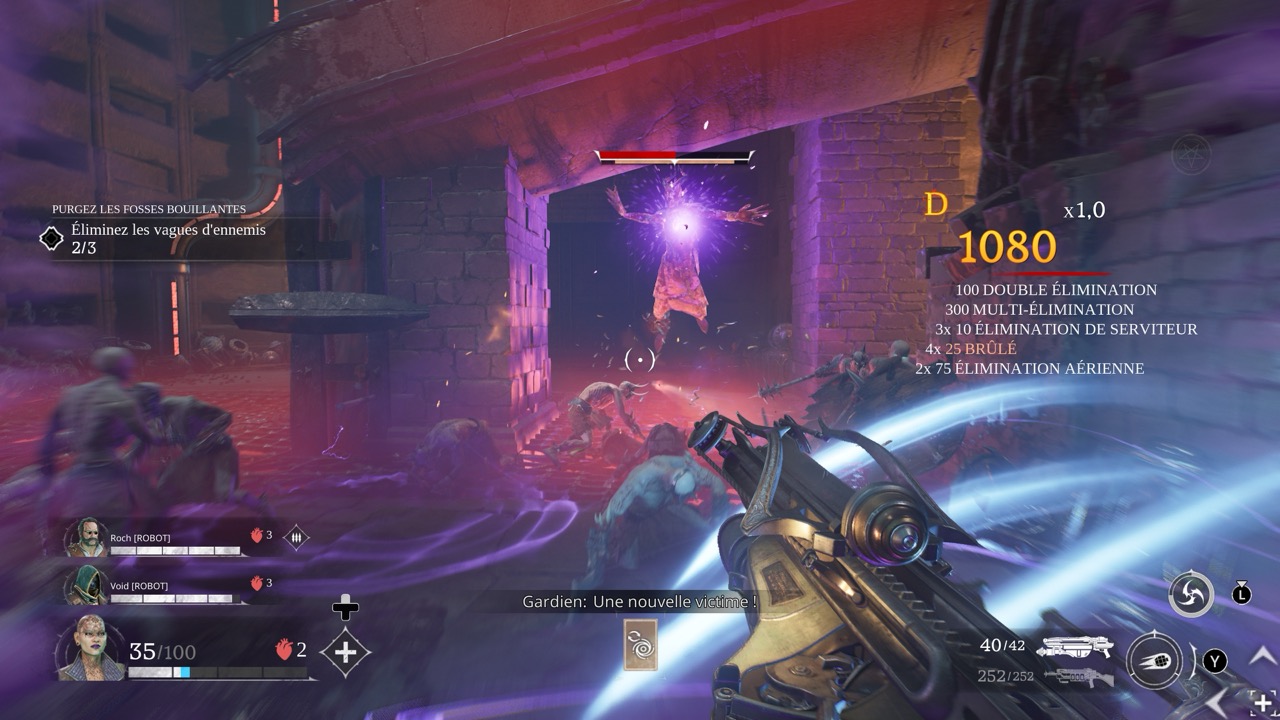Viewport: 1280px width, 720px height.
Task: Click the pentagram icon near the score
Action: tap(1190, 153)
